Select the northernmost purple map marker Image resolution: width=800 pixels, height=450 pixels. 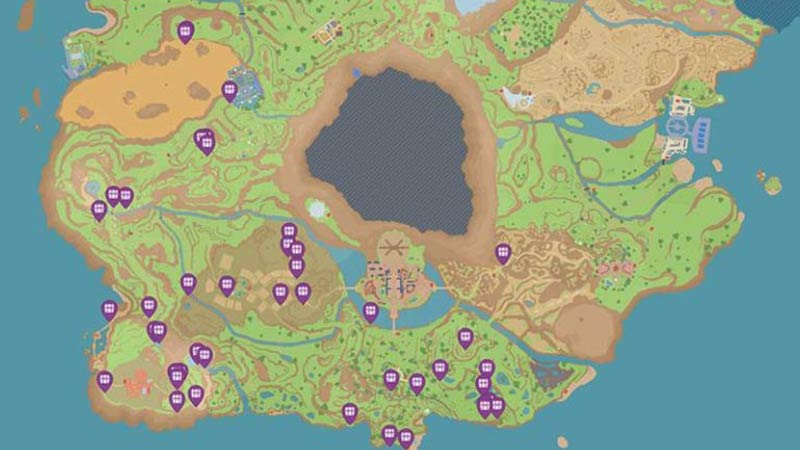click(185, 32)
